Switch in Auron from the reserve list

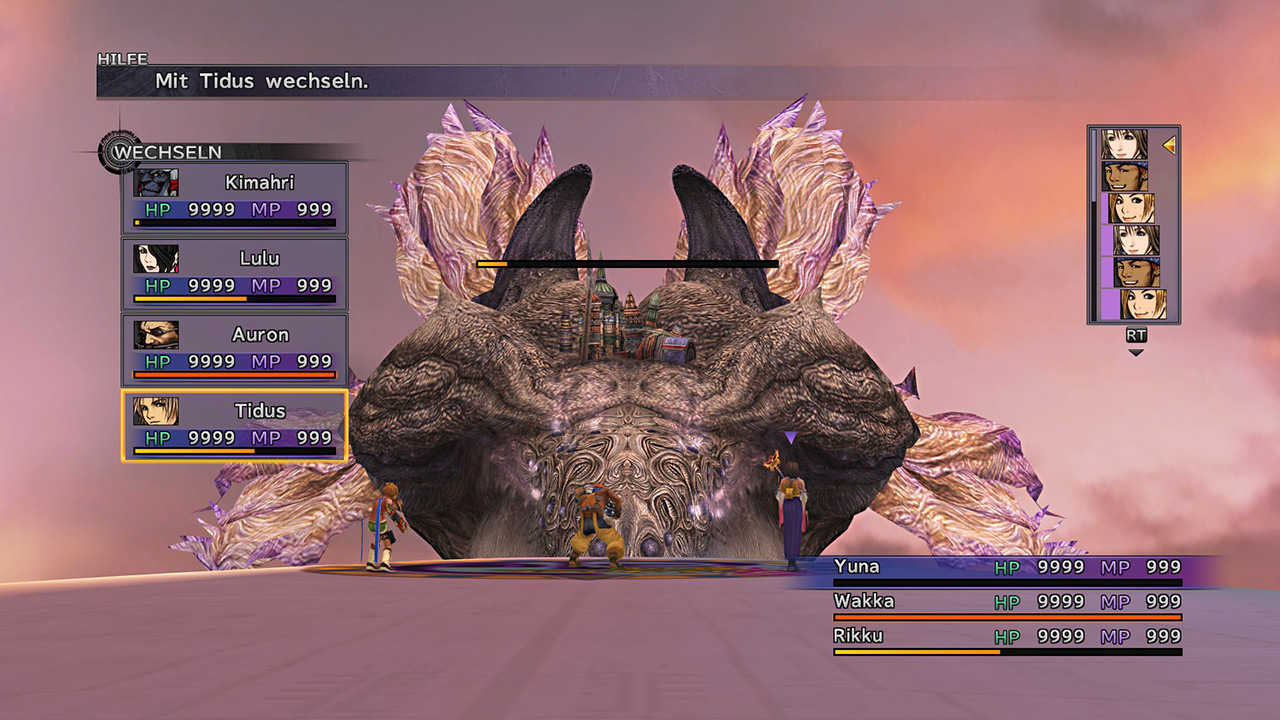[235, 349]
